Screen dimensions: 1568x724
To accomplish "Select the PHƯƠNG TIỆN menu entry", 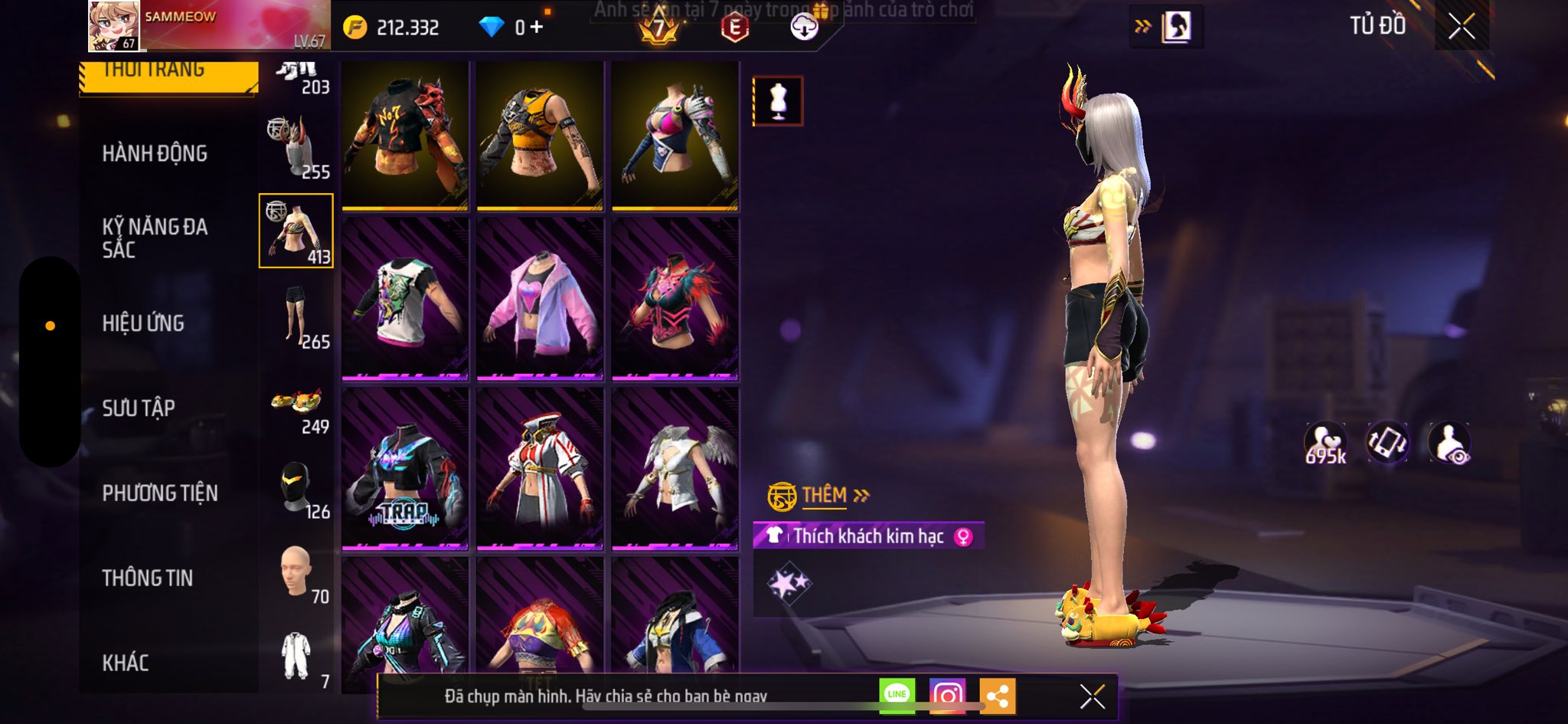I will [x=160, y=493].
